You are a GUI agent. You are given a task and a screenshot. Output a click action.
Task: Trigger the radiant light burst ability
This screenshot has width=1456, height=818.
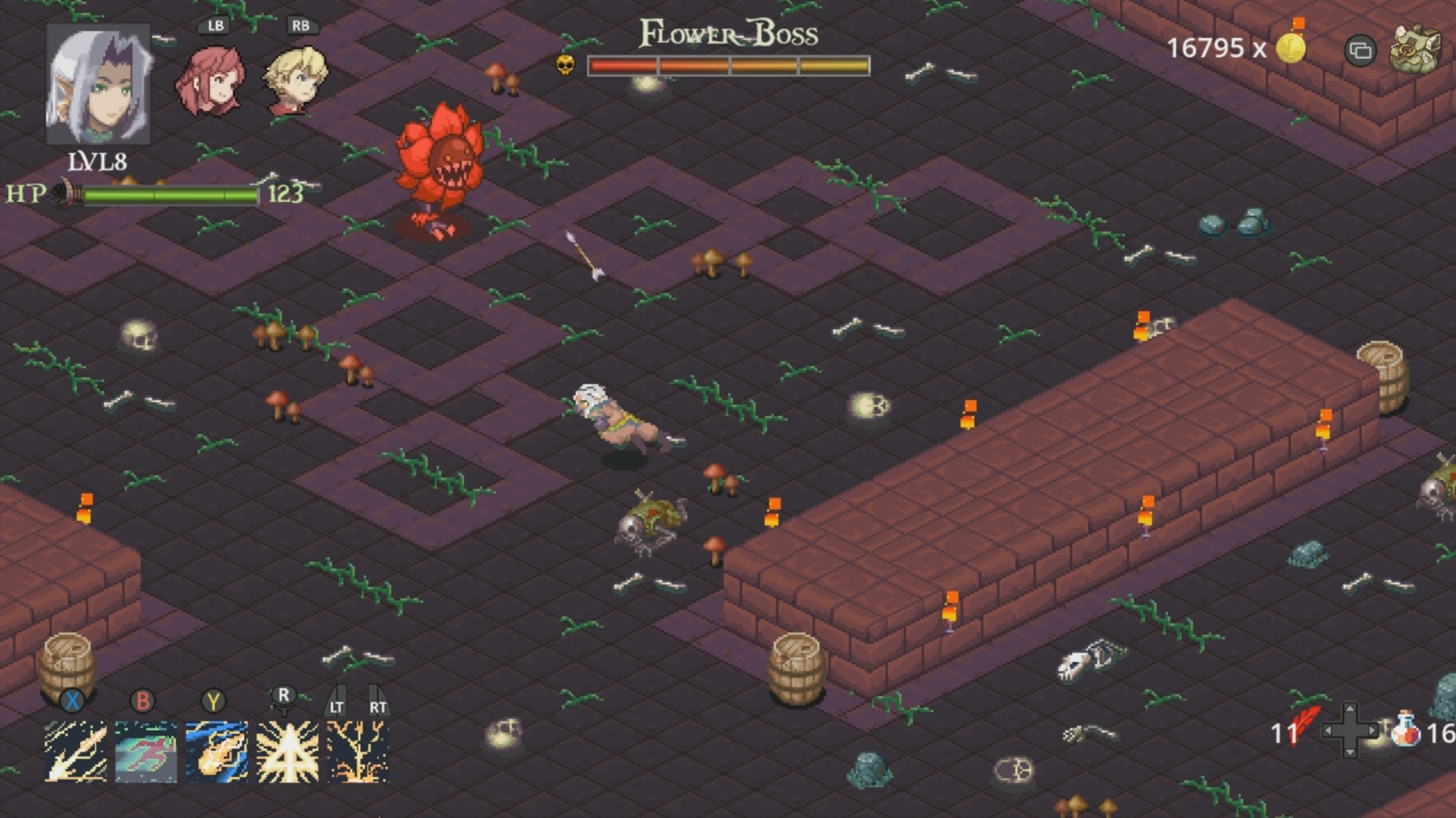[287, 751]
